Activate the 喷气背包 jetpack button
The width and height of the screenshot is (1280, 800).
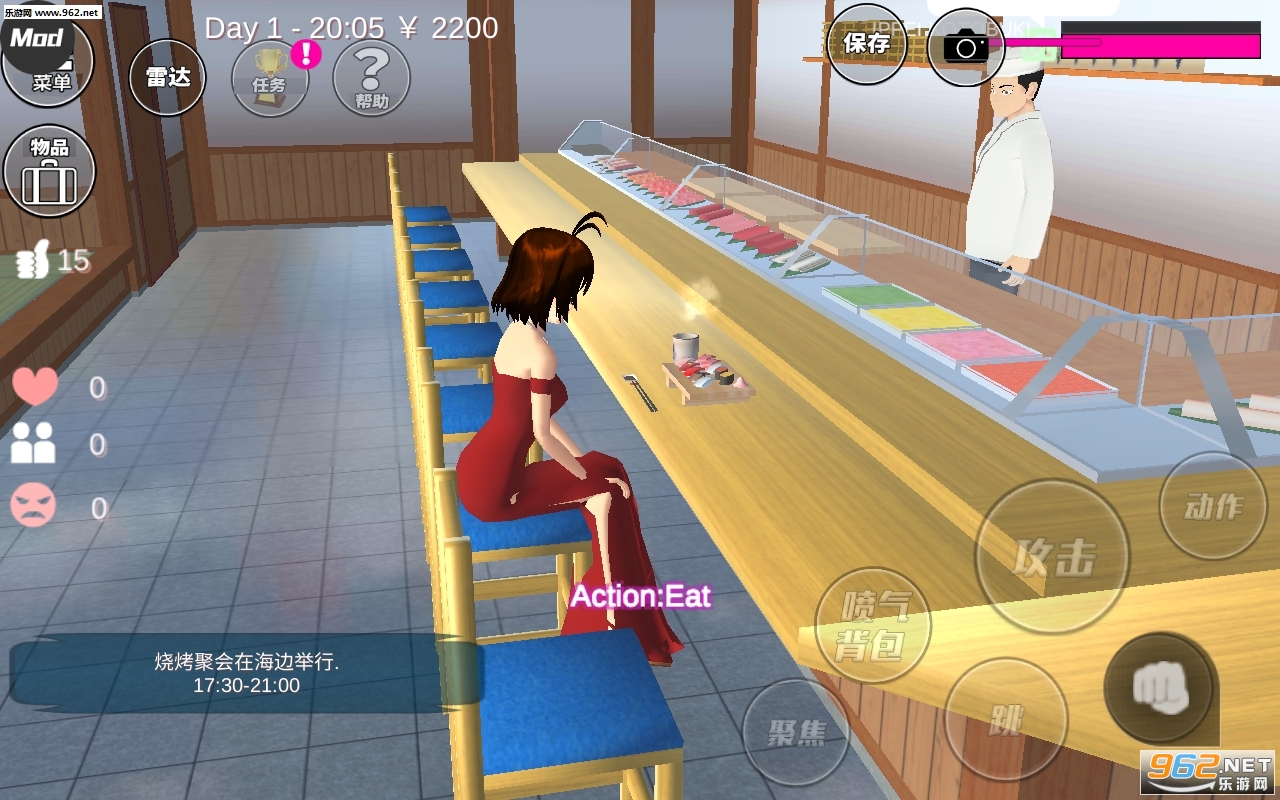coord(873,626)
